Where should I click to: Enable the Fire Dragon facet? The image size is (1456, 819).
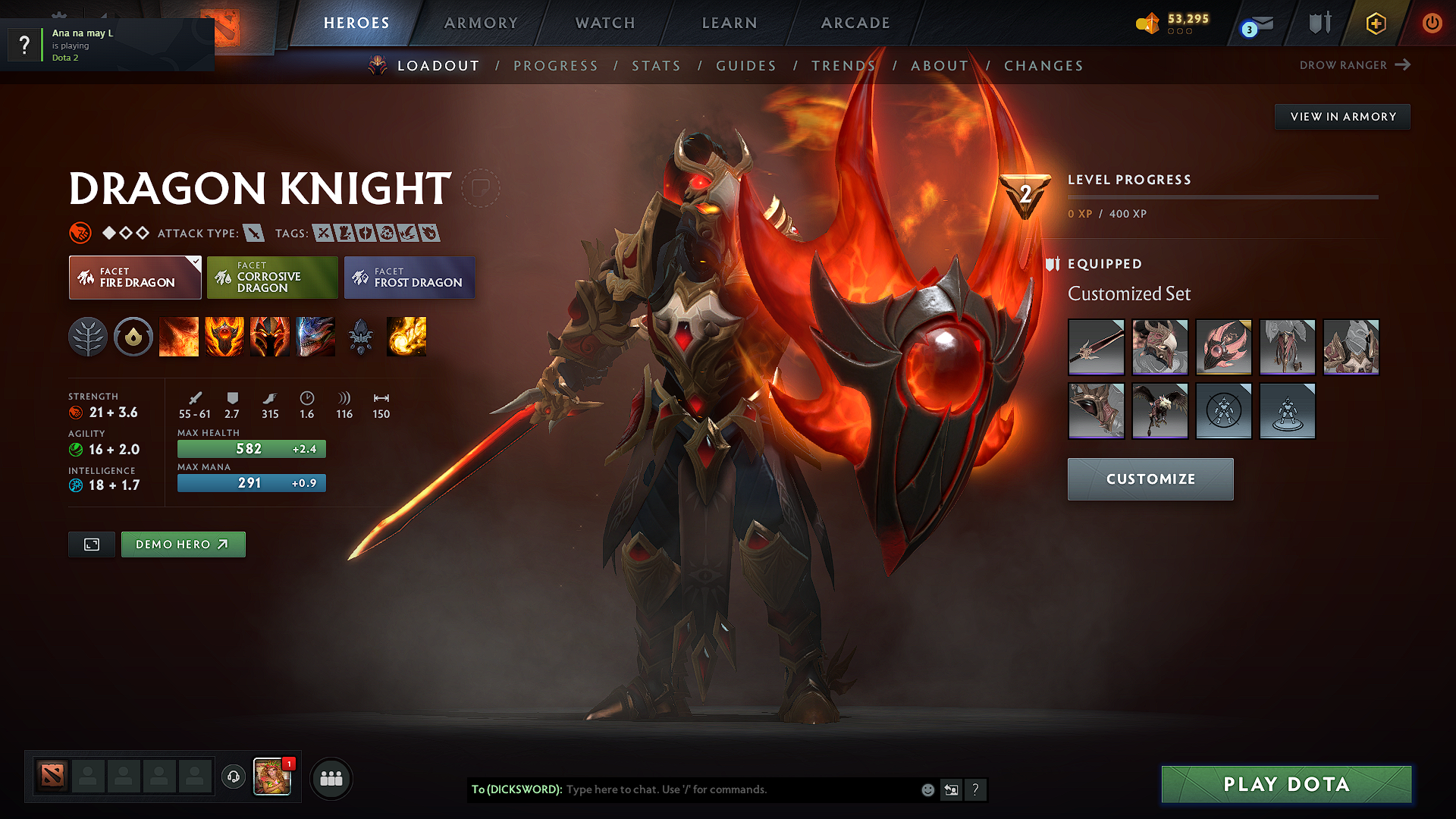point(134,277)
